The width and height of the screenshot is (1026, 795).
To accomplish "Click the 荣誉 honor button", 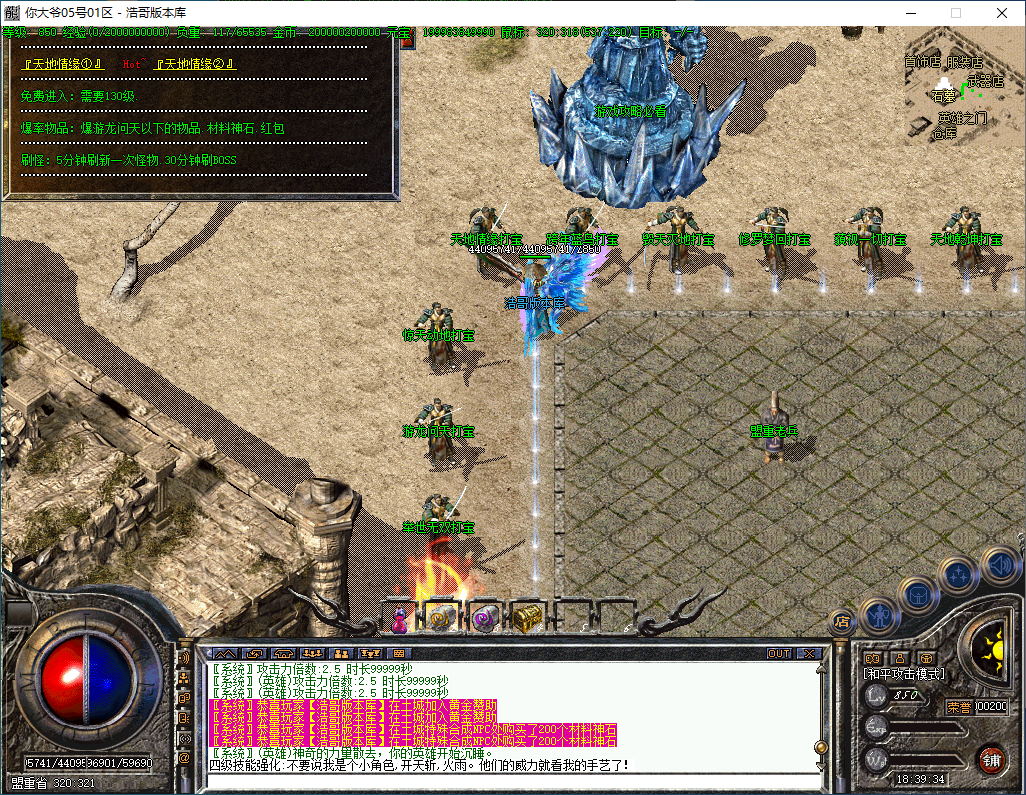I will (960, 706).
